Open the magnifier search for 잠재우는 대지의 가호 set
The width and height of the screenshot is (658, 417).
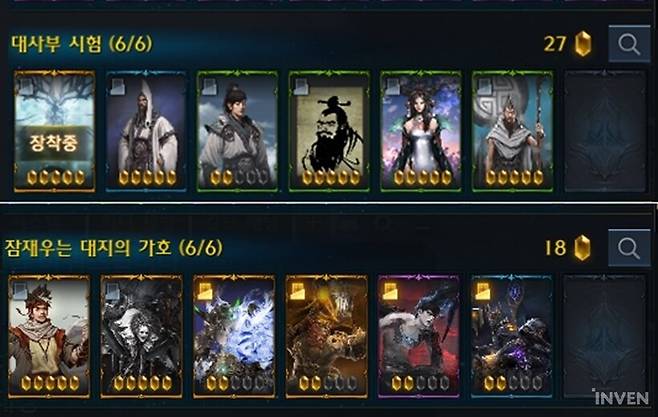pyautogui.click(x=629, y=247)
